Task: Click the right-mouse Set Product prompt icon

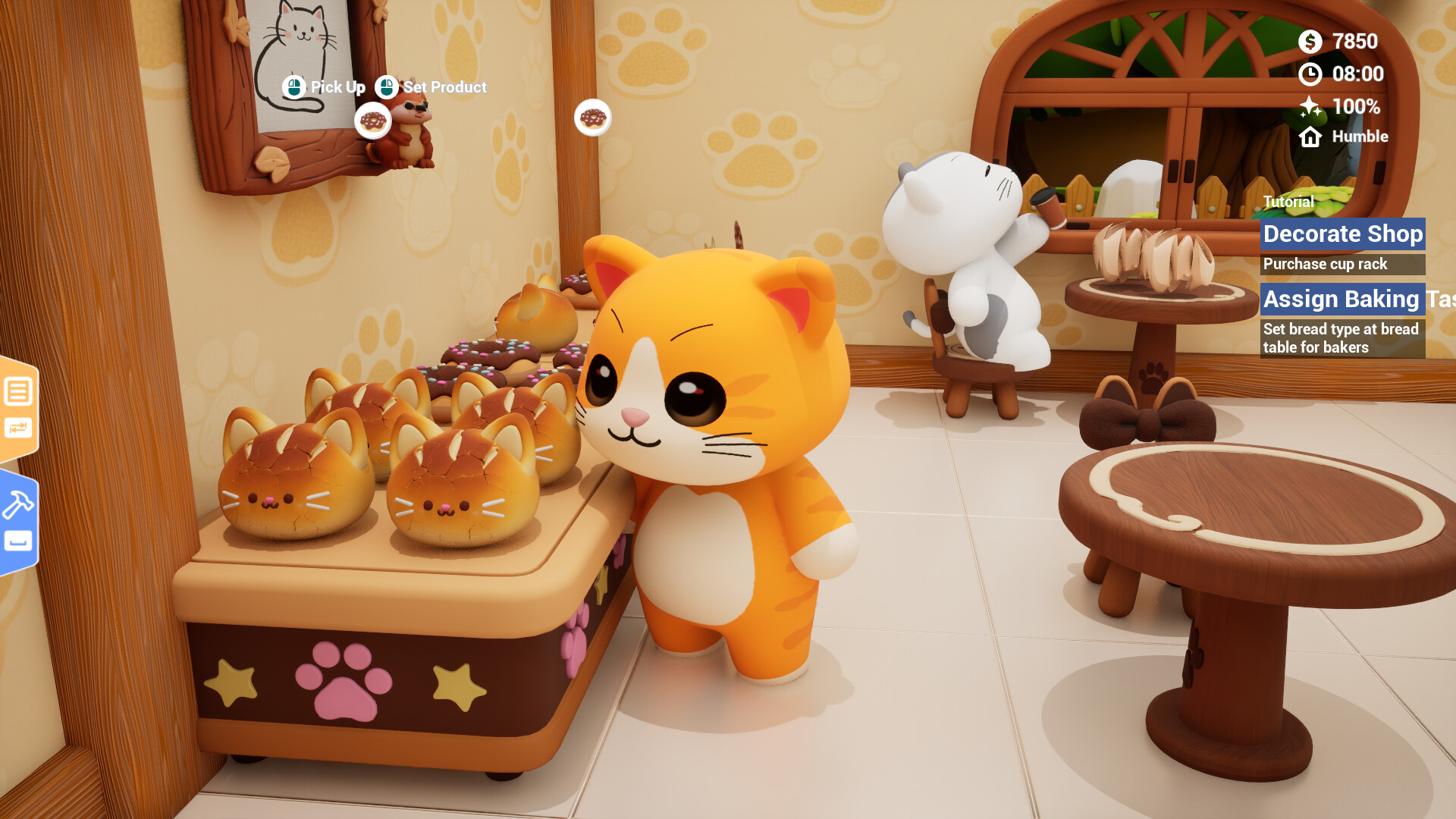Action: coord(388,86)
